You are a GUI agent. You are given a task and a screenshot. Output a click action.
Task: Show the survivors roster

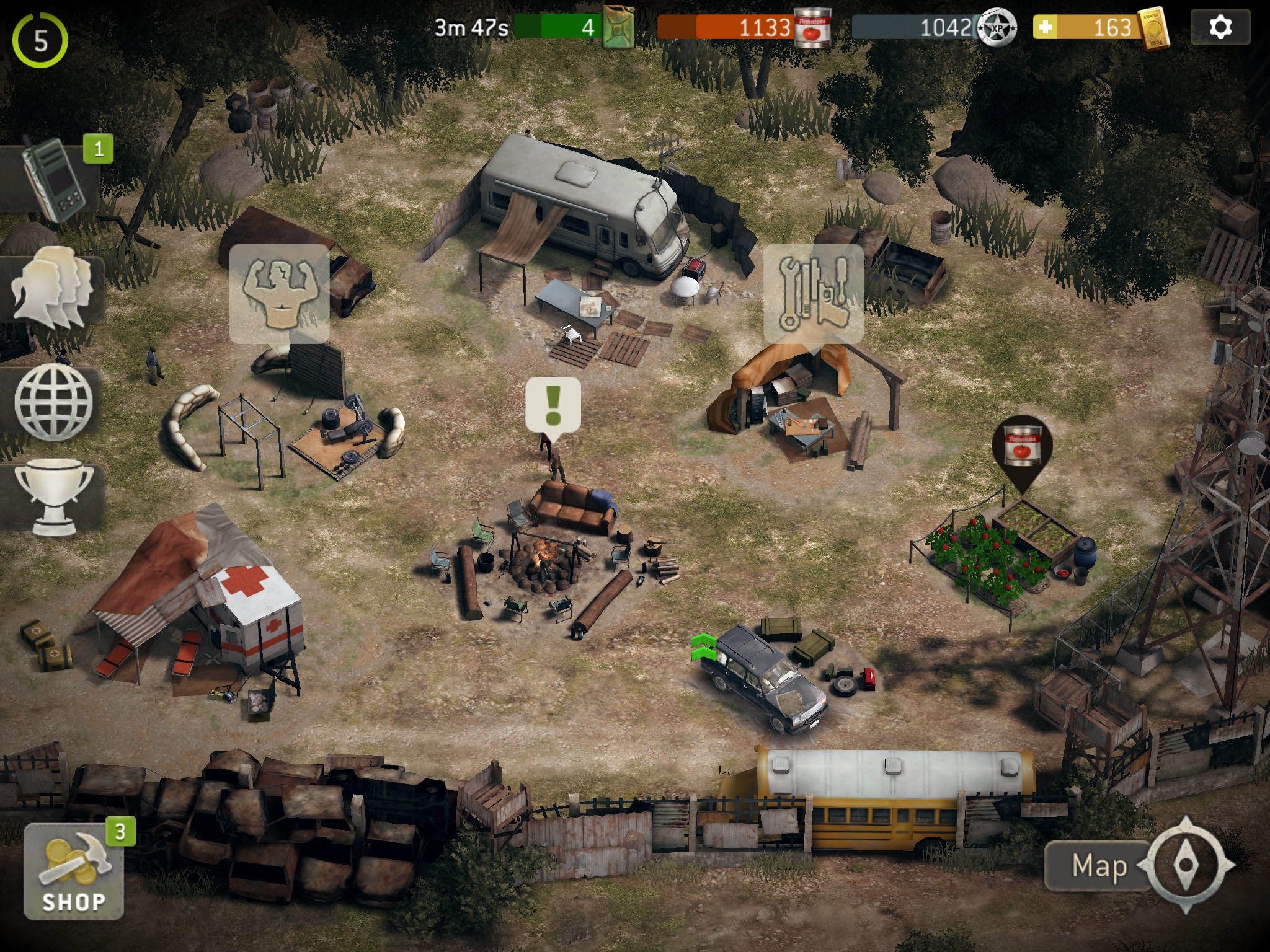click(52, 286)
